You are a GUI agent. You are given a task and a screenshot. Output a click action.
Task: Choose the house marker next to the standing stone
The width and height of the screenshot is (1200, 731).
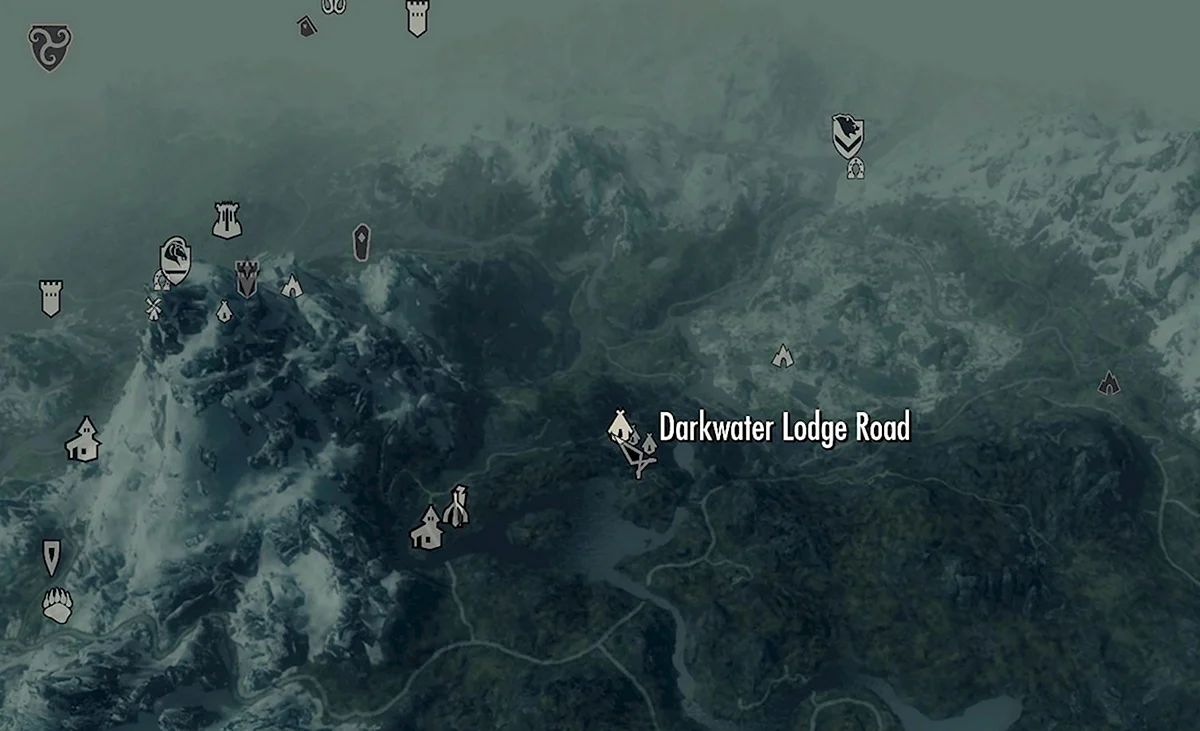pos(427,528)
